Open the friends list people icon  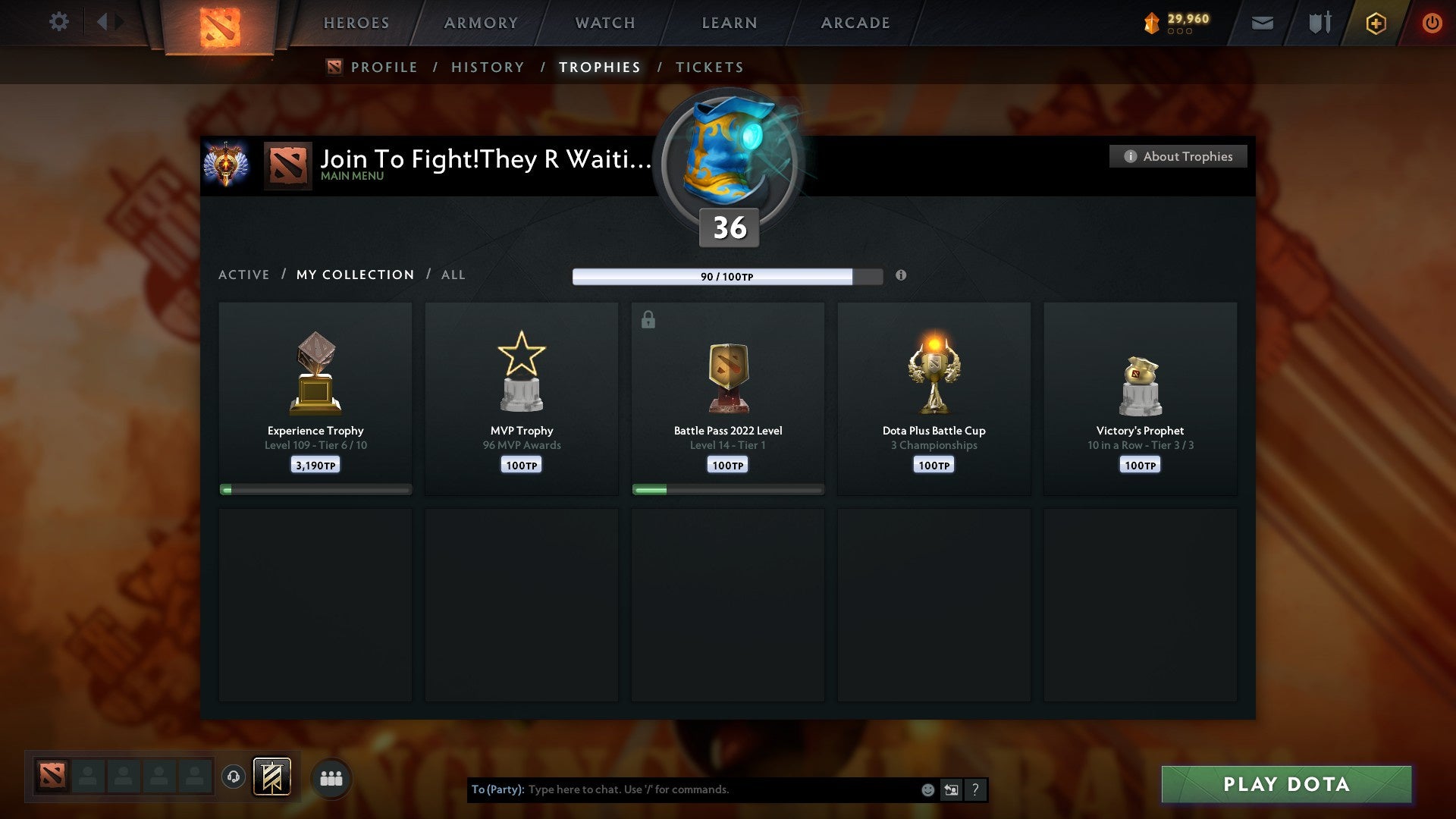click(x=331, y=777)
